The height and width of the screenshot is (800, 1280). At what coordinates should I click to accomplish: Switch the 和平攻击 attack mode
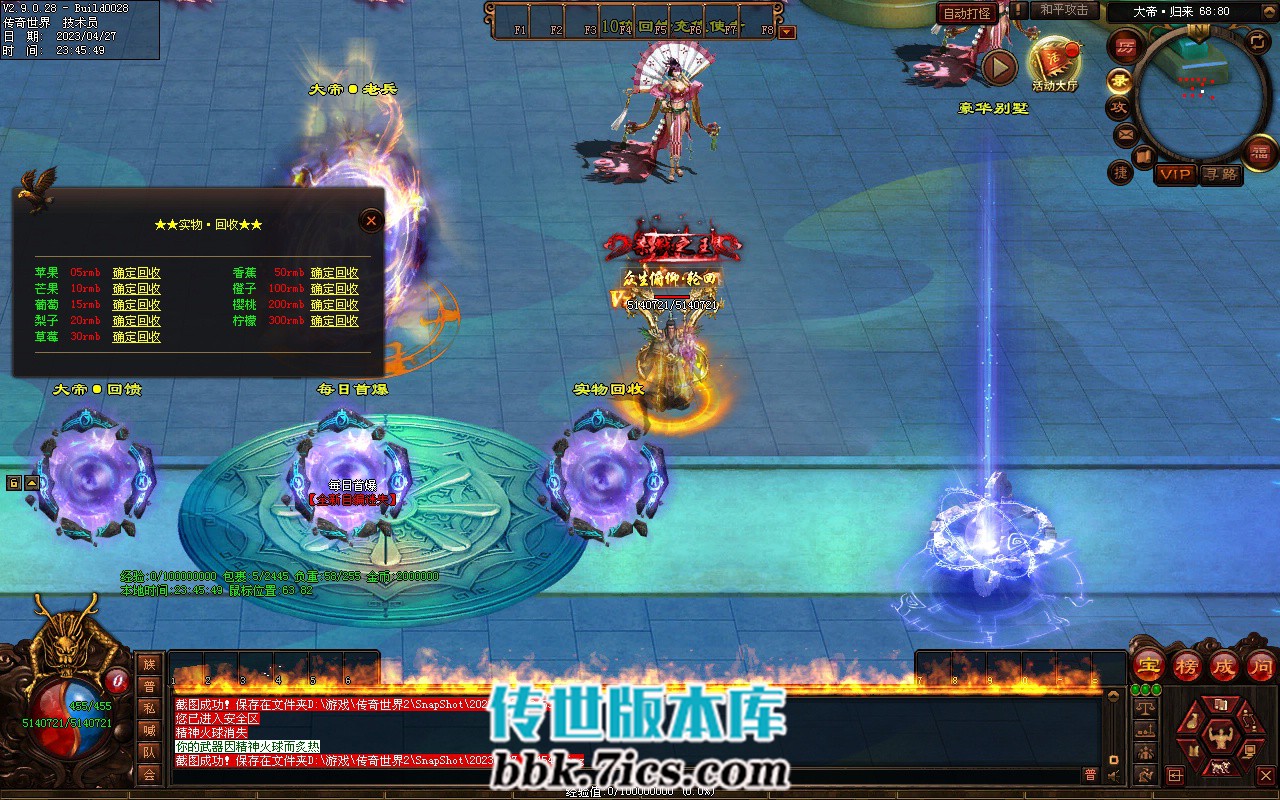point(1063,10)
